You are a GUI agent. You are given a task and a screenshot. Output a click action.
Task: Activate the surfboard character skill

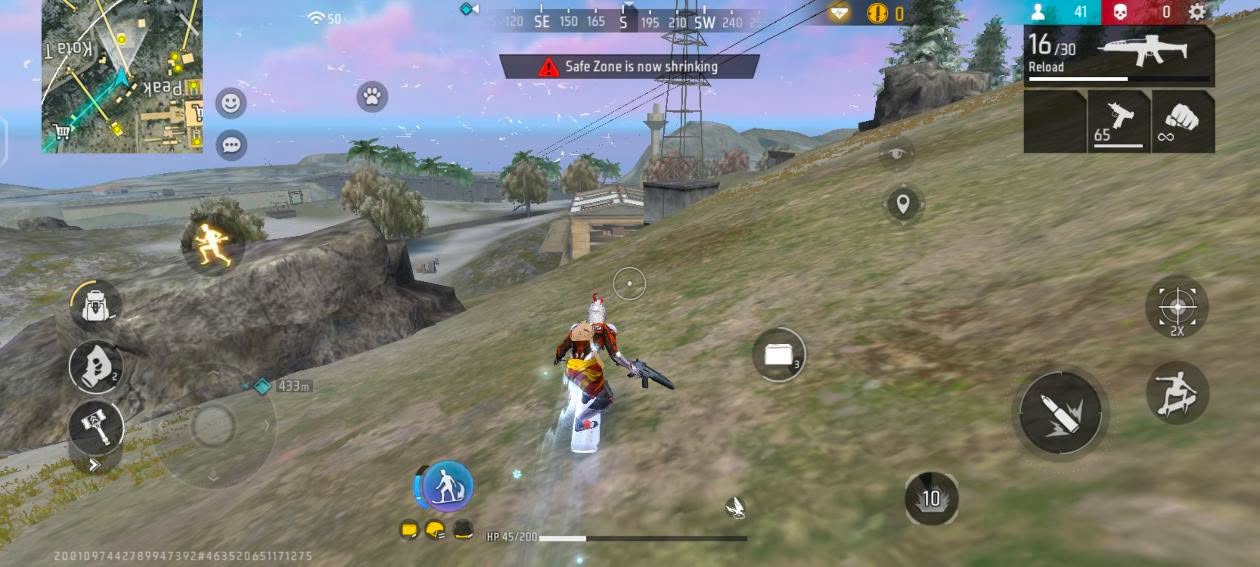447,487
